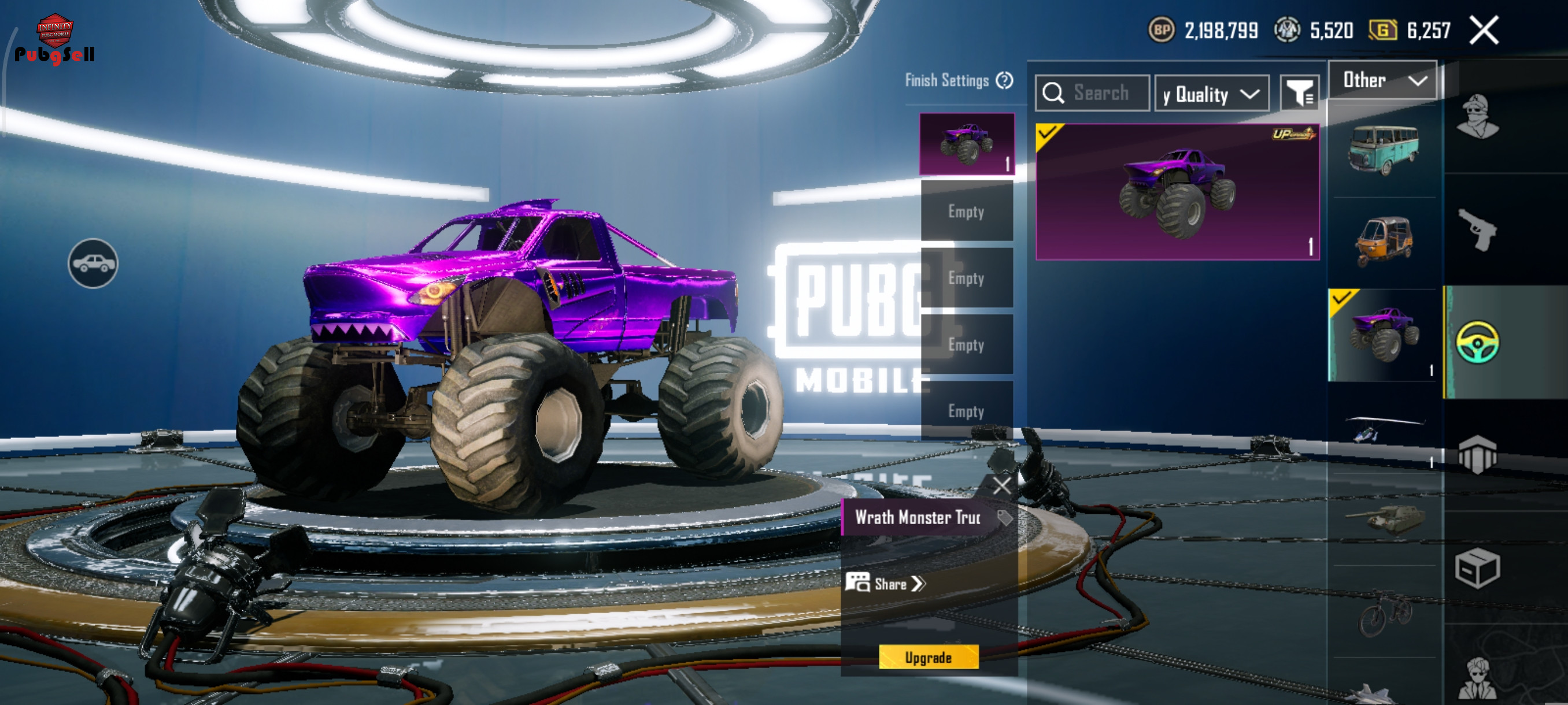Select the tank vehicle thumbnail
The height and width of the screenshot is (705, 1568).
click(1384, 519)
